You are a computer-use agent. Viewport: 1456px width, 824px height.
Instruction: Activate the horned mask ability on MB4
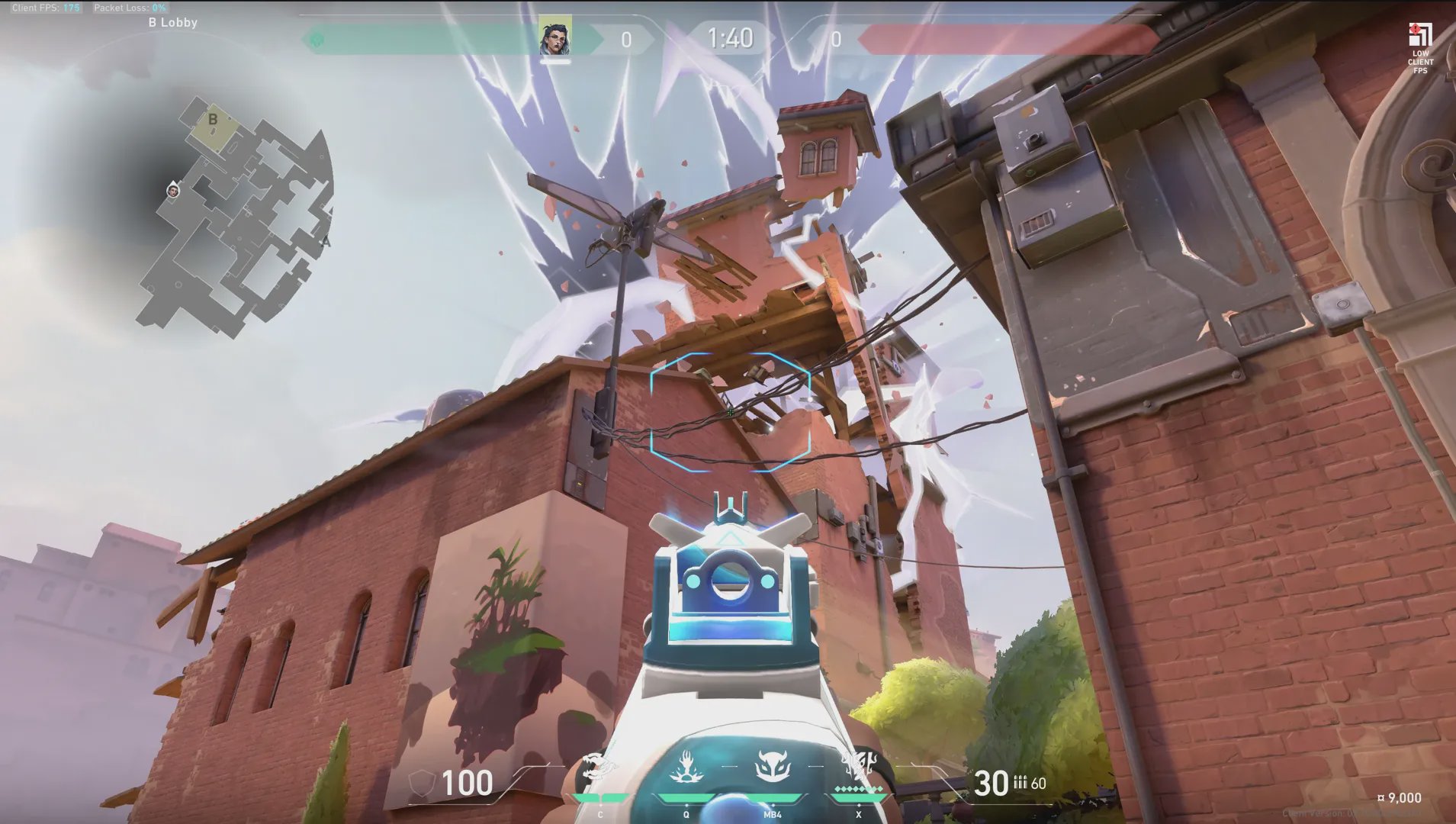(x=771, y=768)
